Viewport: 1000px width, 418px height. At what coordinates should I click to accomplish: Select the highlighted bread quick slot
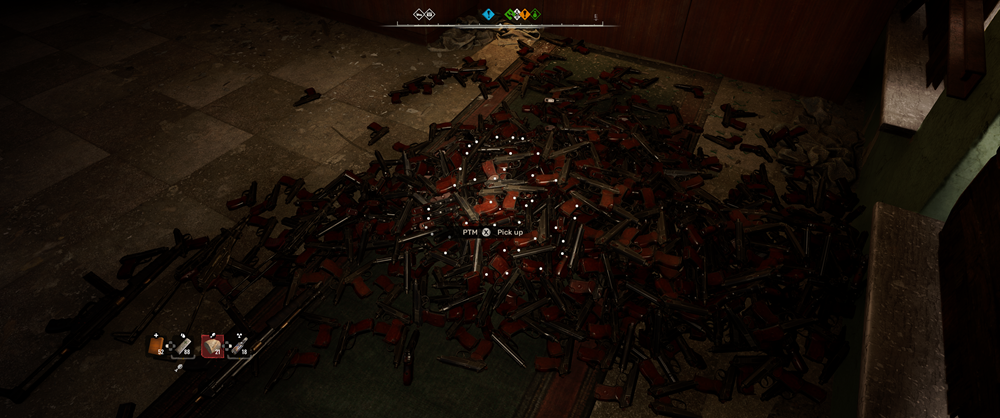coord(211,346)
